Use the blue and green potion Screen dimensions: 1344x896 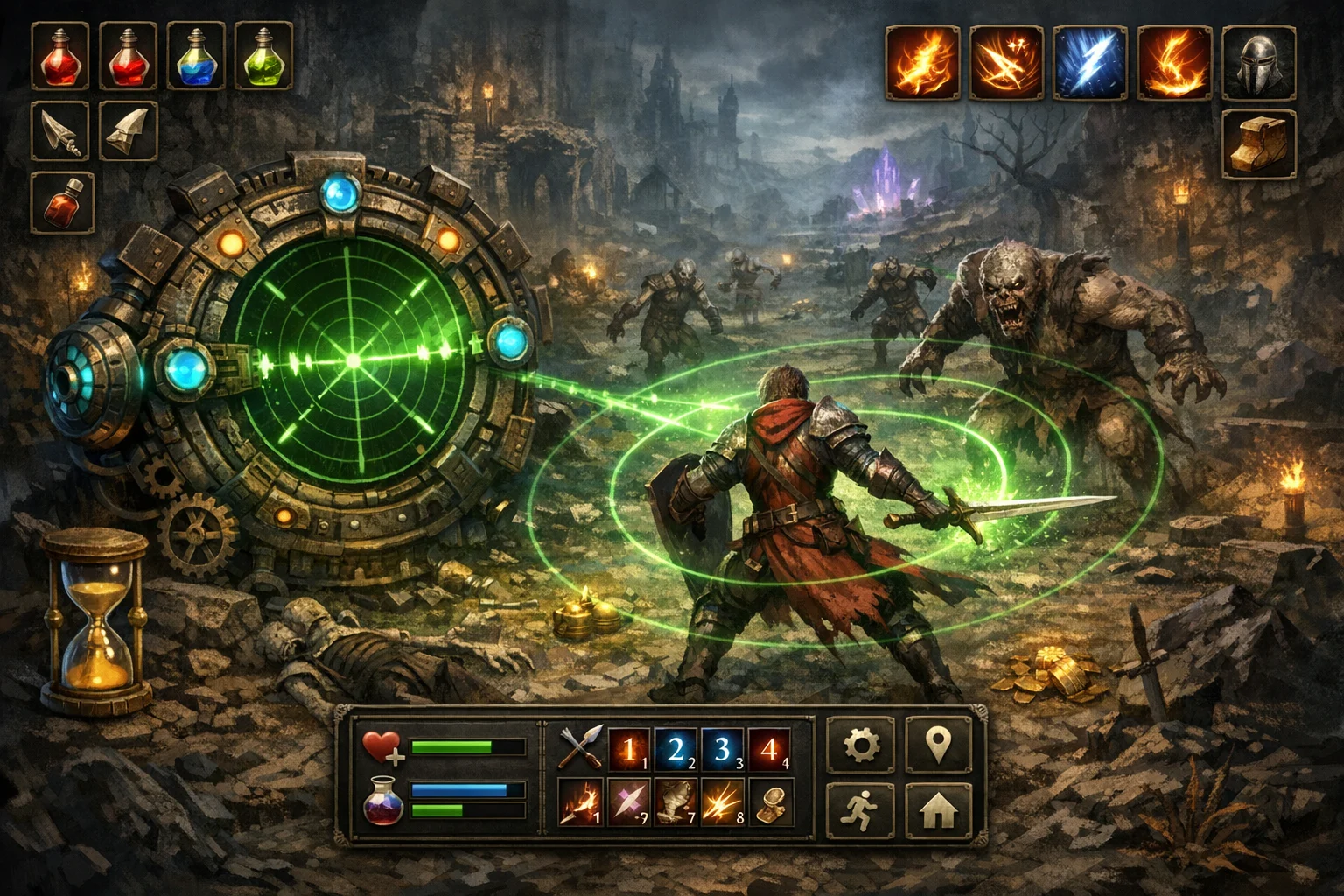195,56
